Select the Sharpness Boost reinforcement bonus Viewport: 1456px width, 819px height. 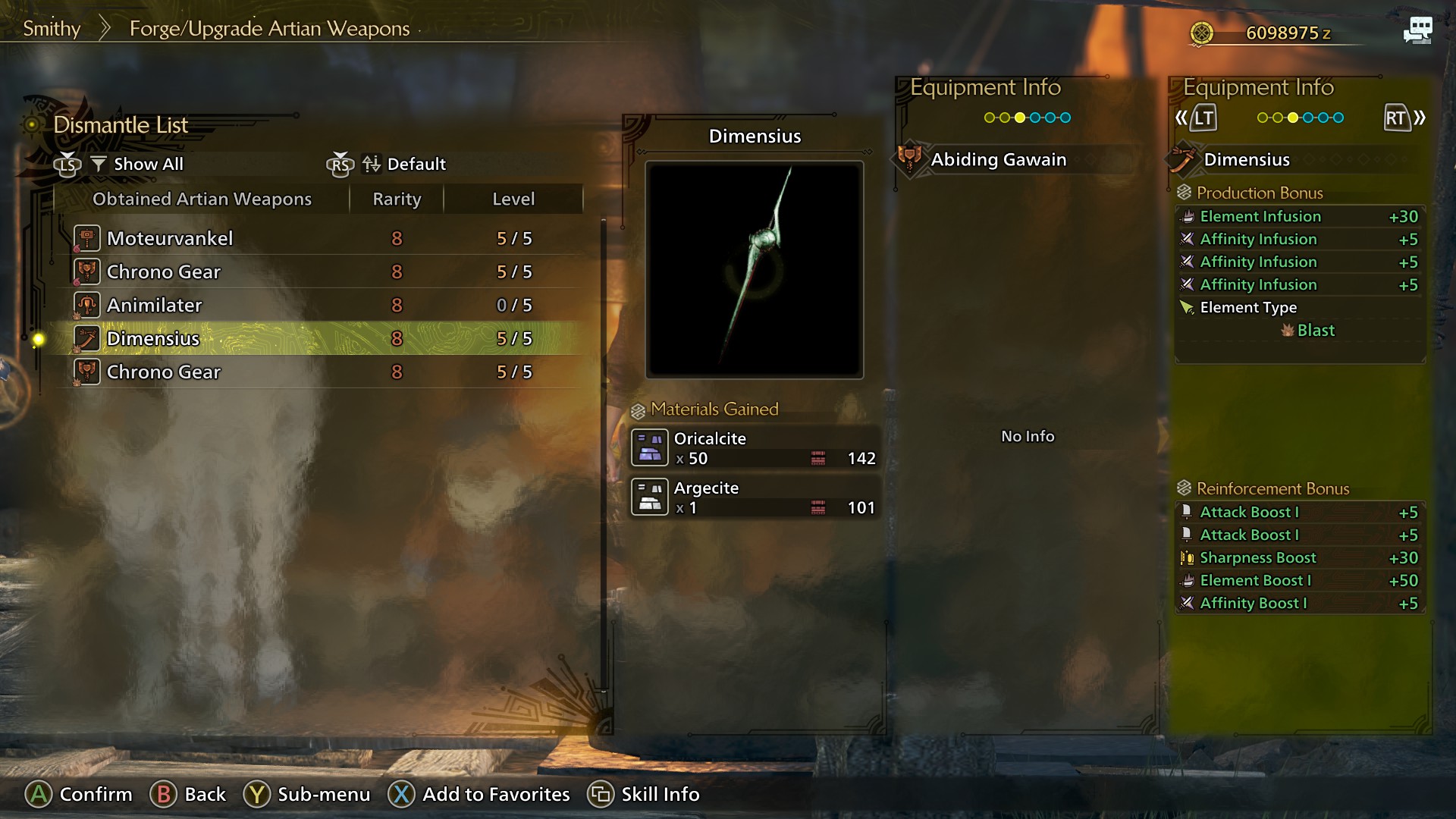(1300, 557)
